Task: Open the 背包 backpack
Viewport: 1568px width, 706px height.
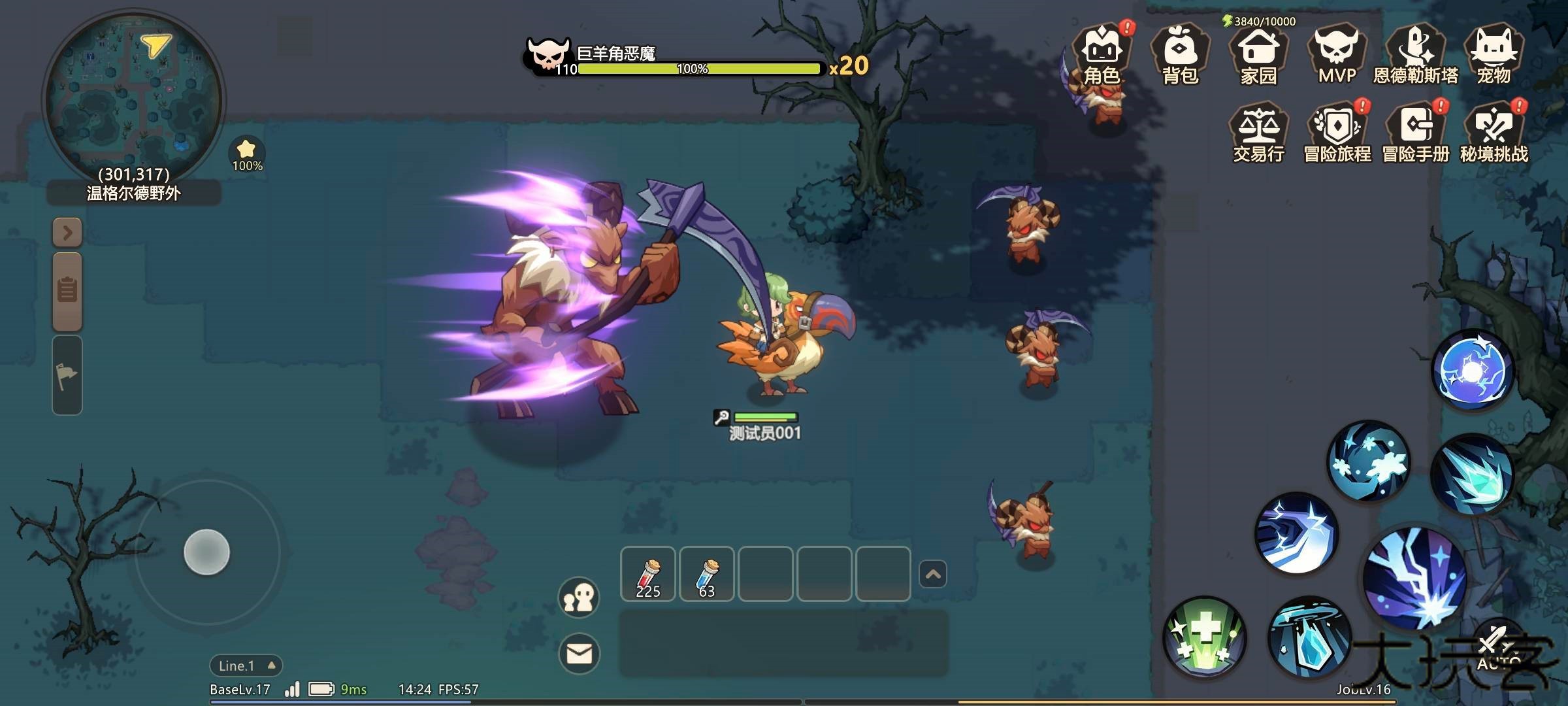Action: (1180, 56)
